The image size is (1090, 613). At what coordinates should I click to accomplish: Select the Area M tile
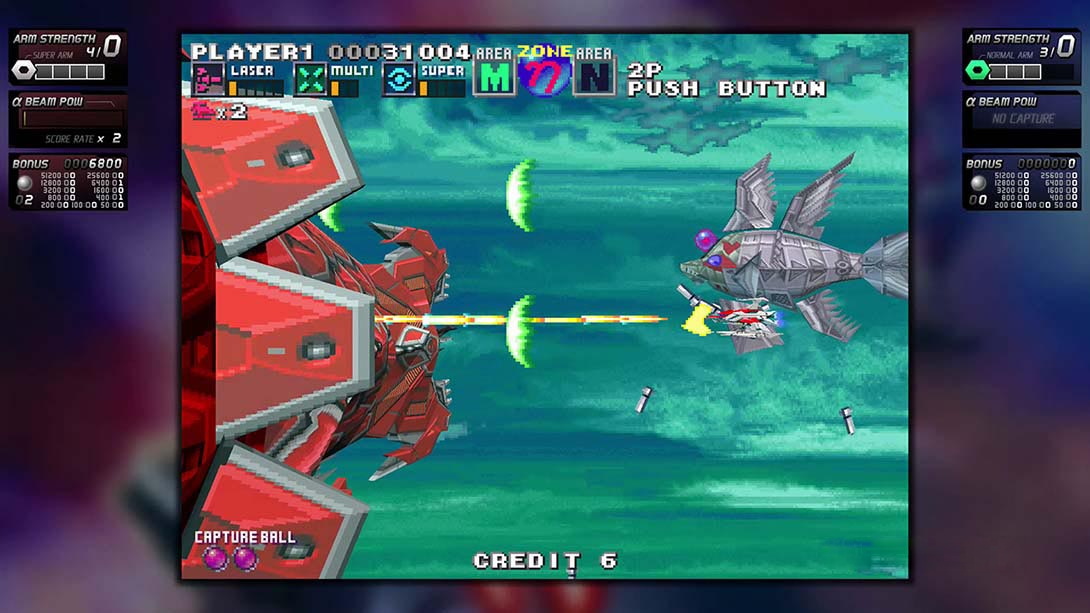tap(494, 77)
